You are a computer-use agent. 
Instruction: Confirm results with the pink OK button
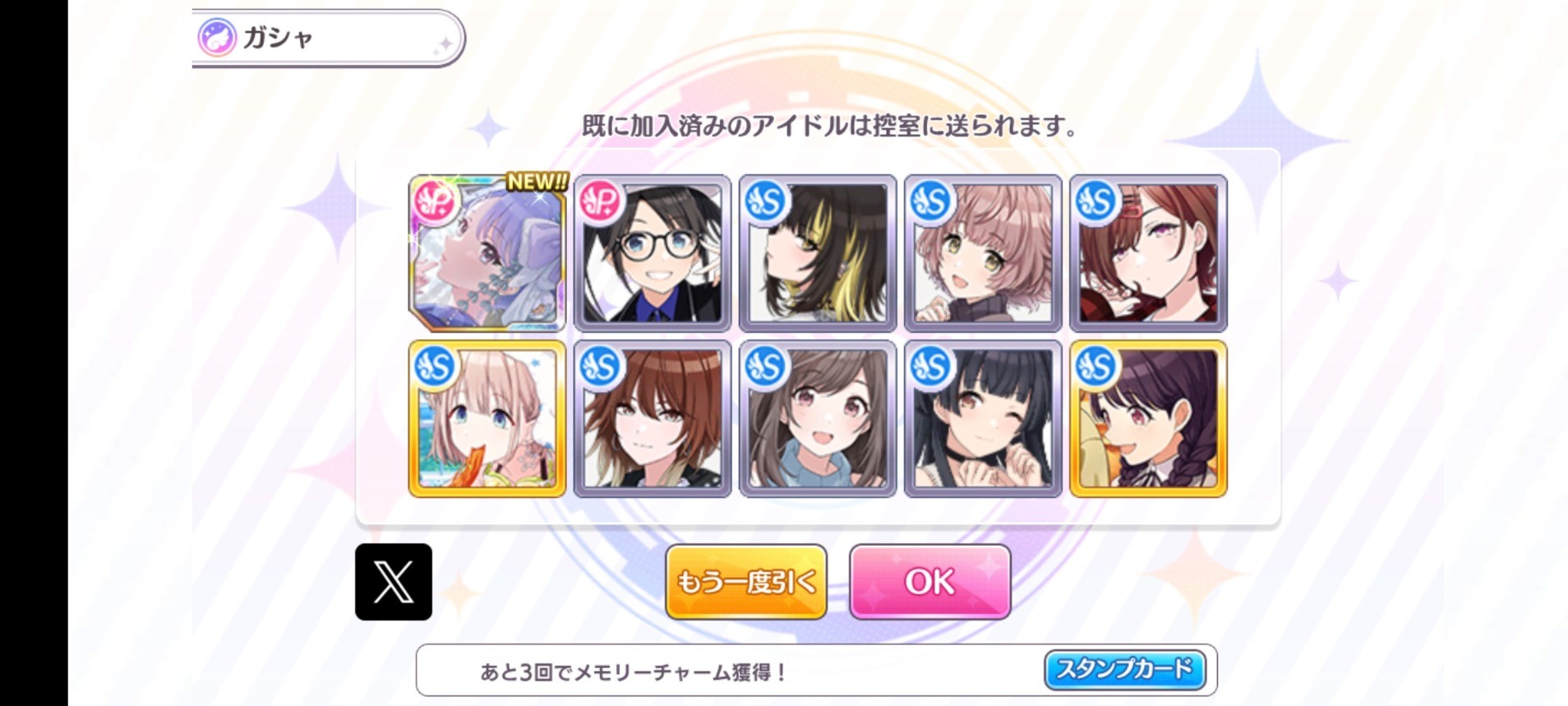pos(929,581)
